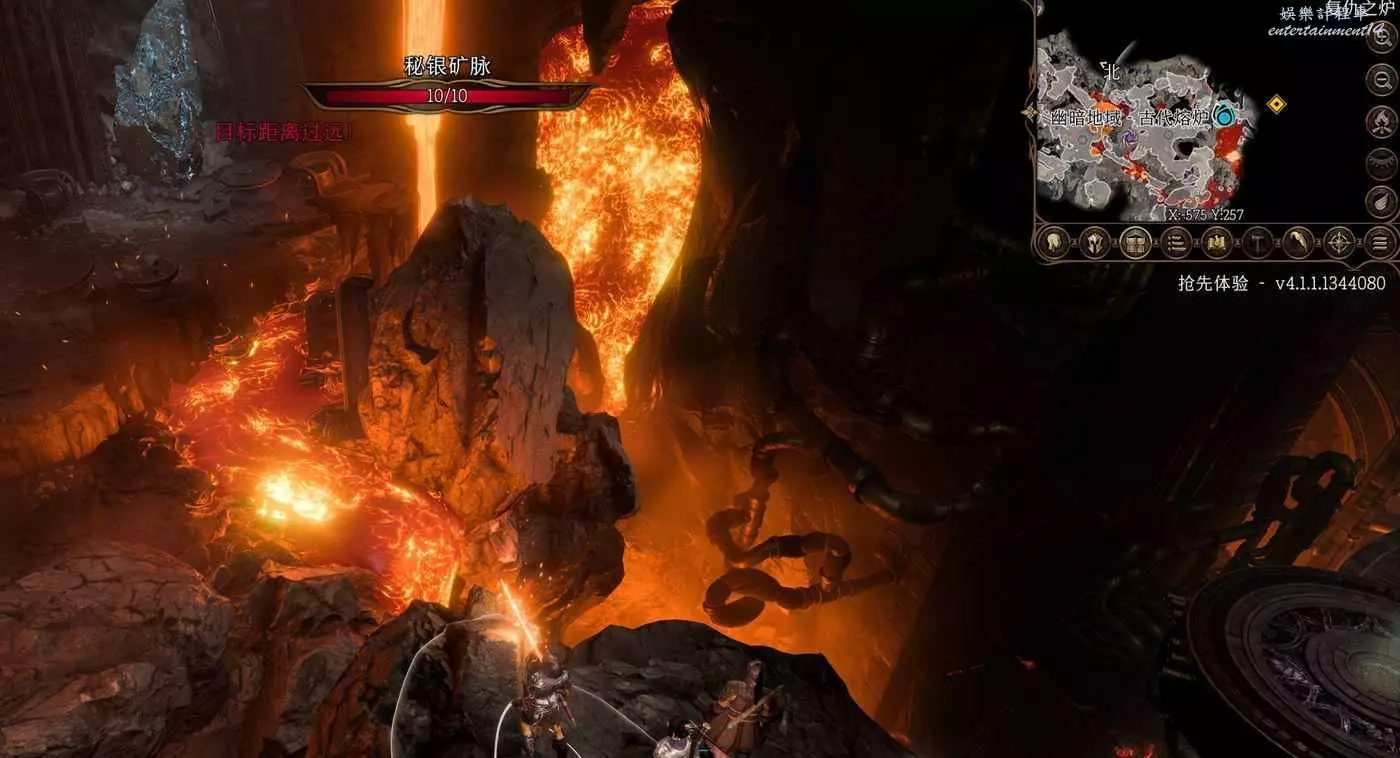The height and width of the screenshot is (758, 1400).
Task: Open the spellbook icon
Action: [1217, 242]
